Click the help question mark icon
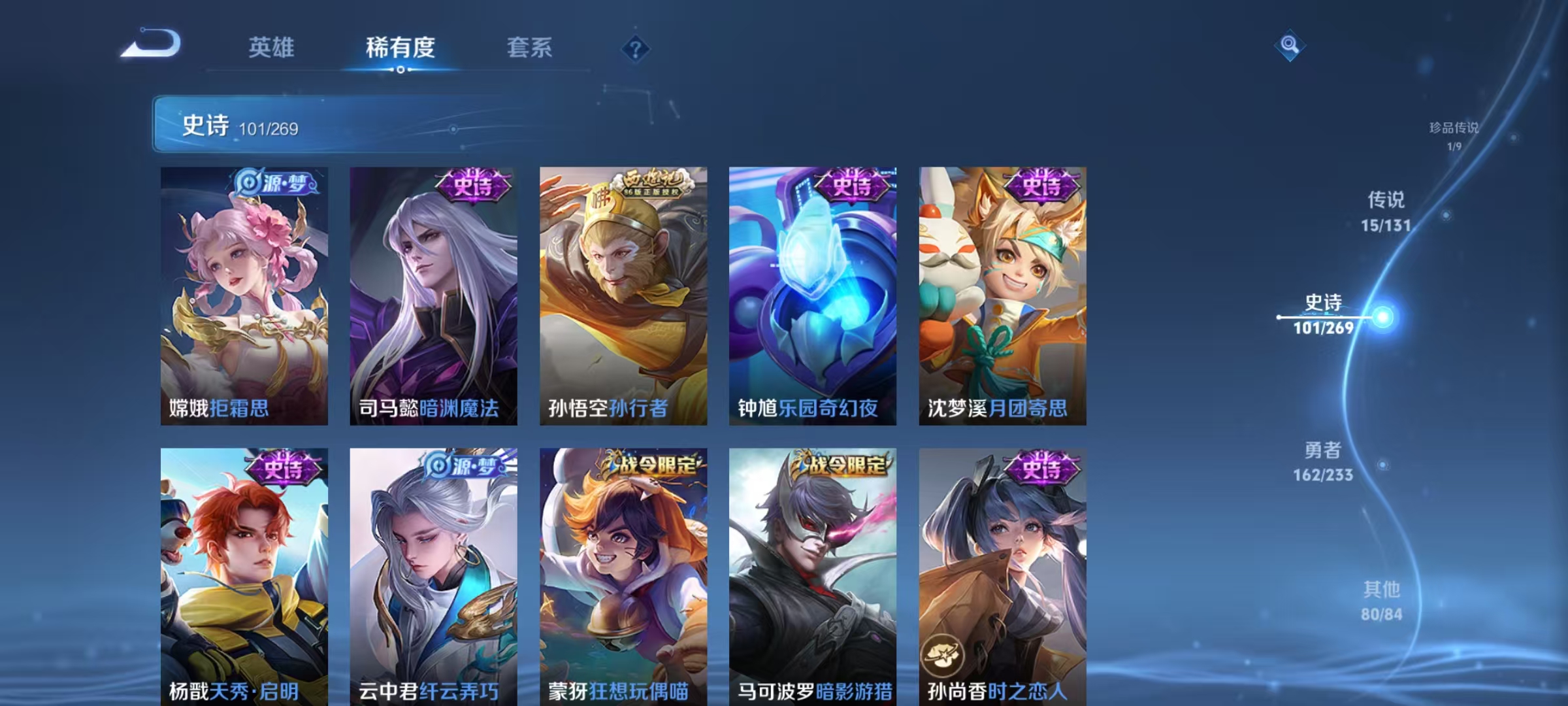Image resolution: width=1568 pixels, height=706 pixels. tap(636, 48)
